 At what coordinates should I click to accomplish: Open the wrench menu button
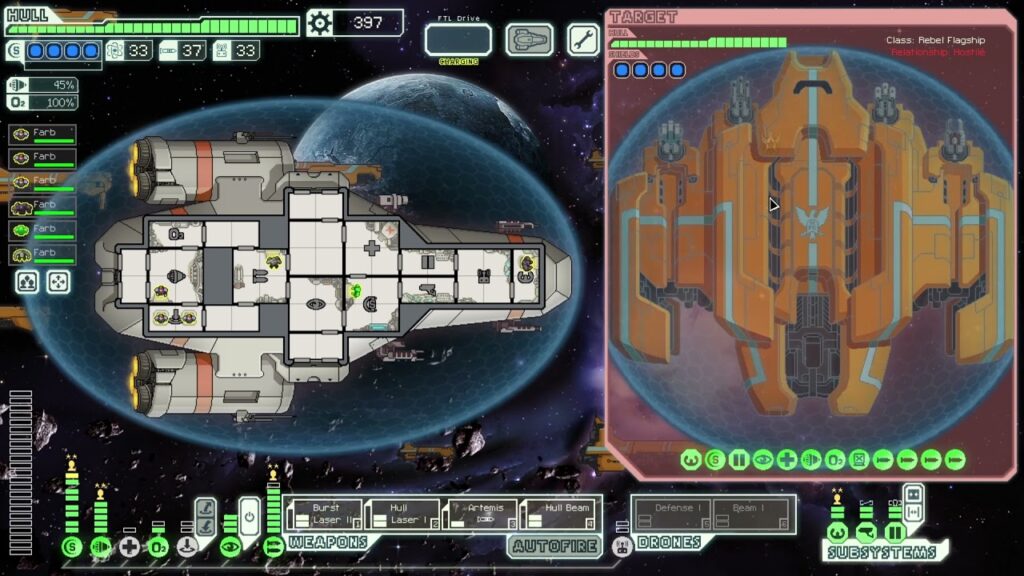point(583,40)
